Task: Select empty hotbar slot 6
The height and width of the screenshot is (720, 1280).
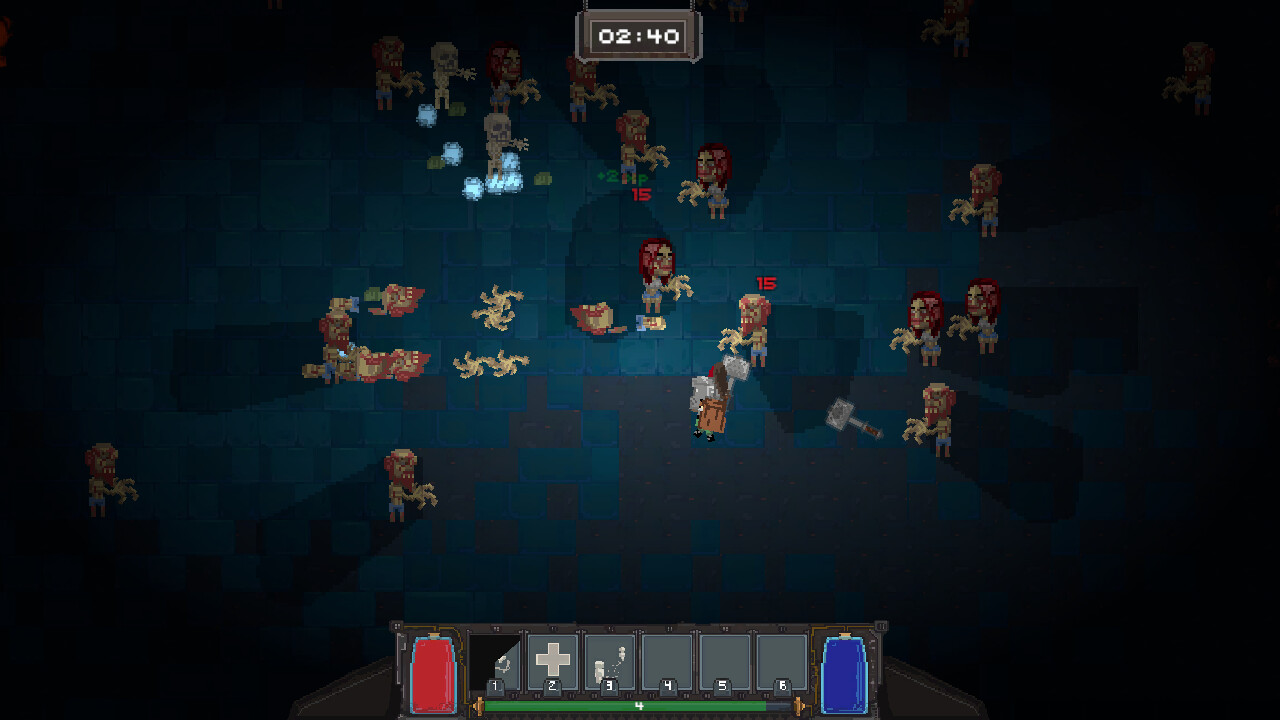Action: click(x=781, y=658)
